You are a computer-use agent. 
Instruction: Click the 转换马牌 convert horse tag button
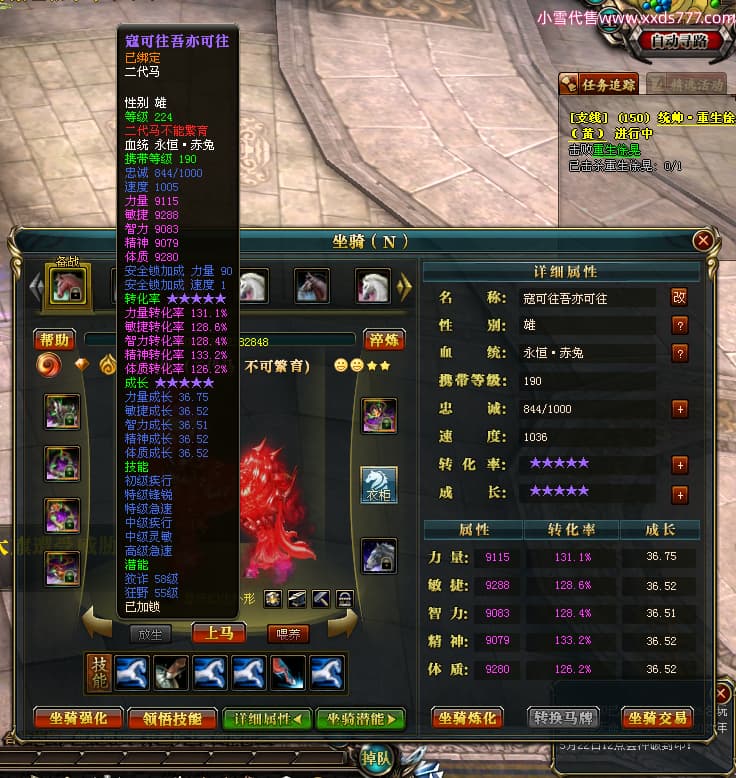click(x=561, y=718)
